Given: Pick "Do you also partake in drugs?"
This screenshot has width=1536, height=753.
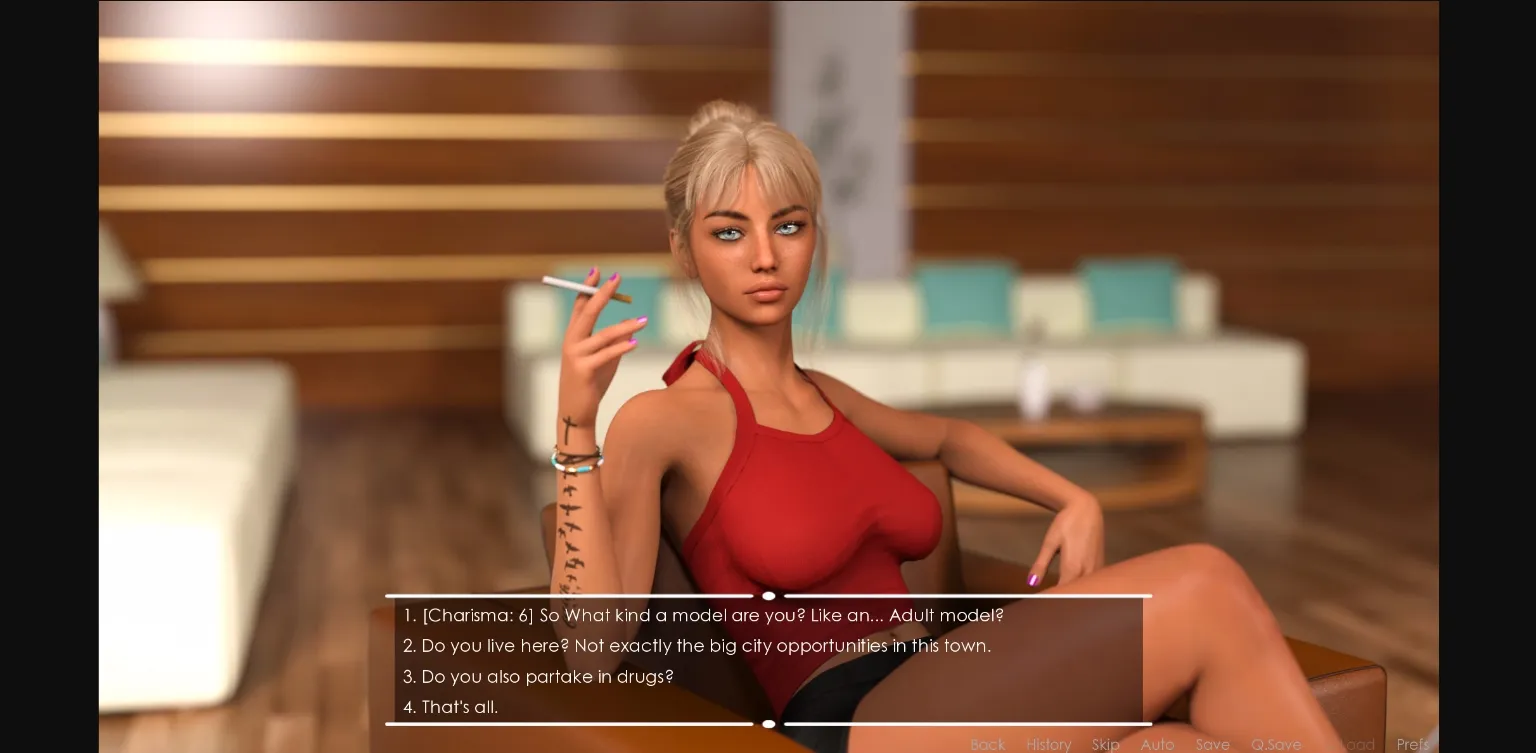Looking at the screenshot, I should pos(548,677).
